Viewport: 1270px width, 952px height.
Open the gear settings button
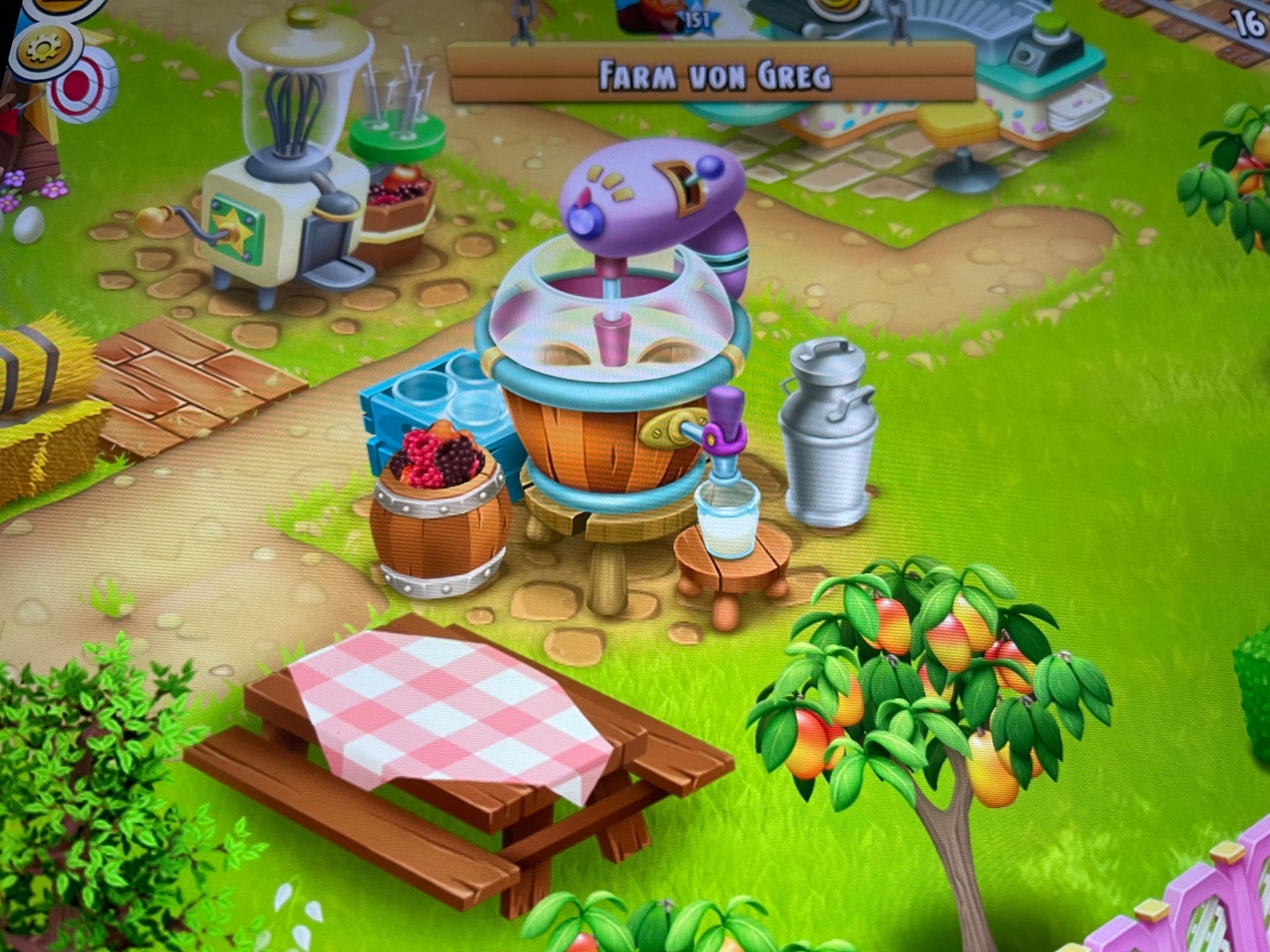(x=44, y=49)
